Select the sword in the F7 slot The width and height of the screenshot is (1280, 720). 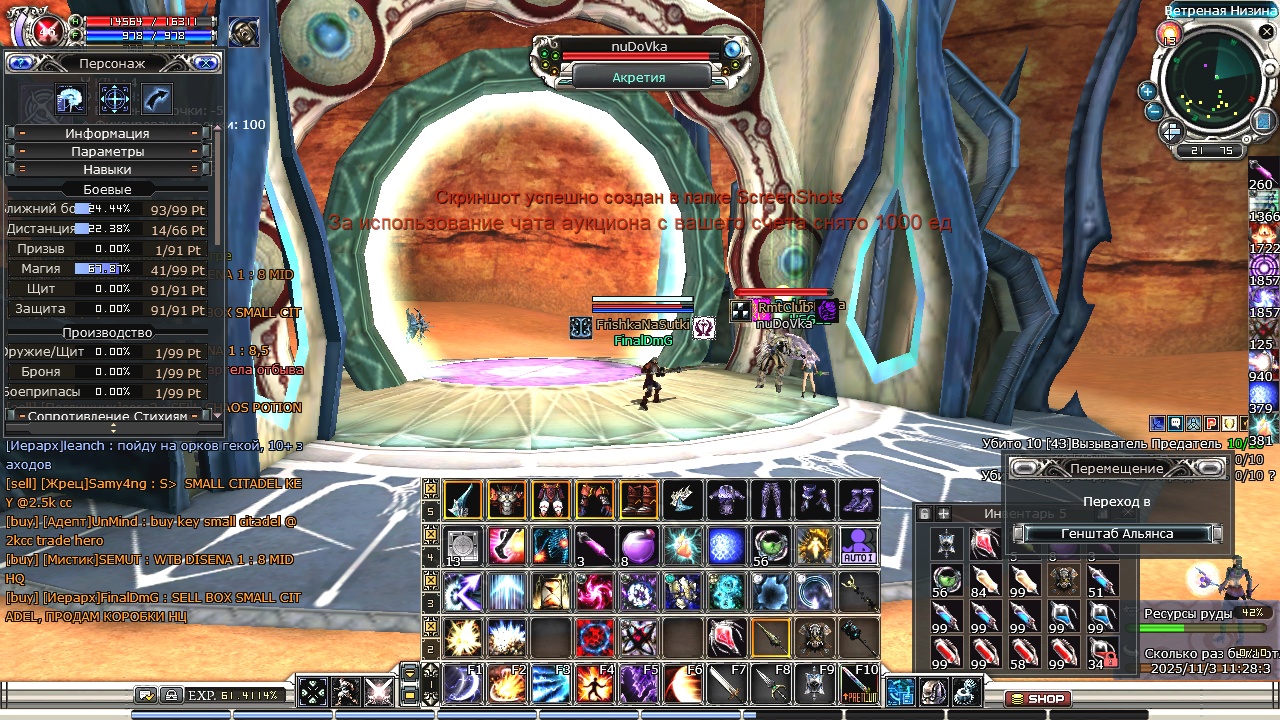[727, 684]
